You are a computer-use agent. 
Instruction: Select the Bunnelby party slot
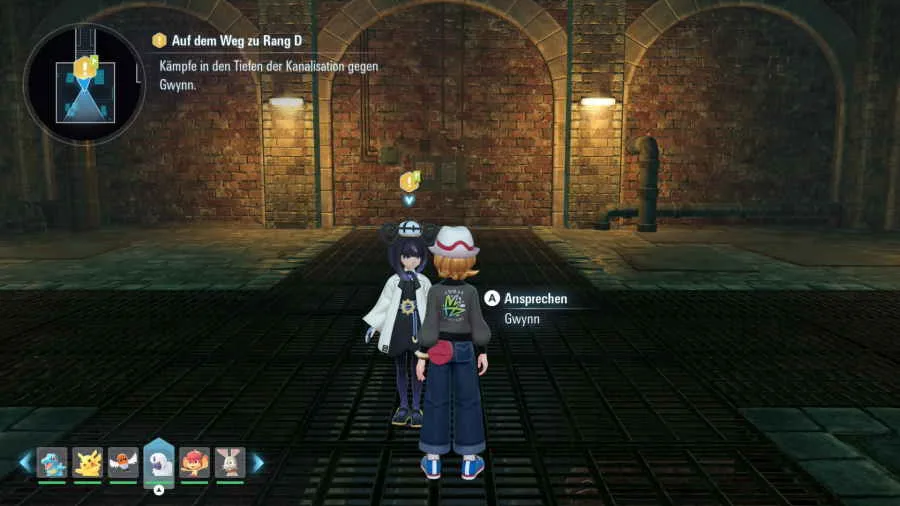pos(230,462)
